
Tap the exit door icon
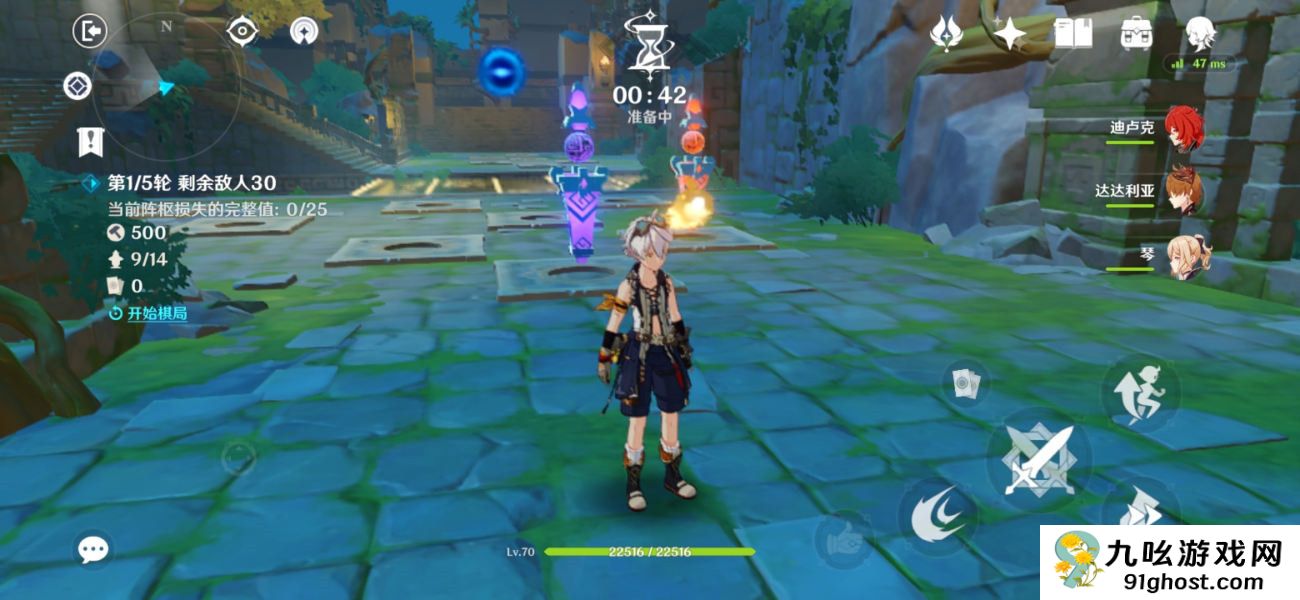(90, 31)
